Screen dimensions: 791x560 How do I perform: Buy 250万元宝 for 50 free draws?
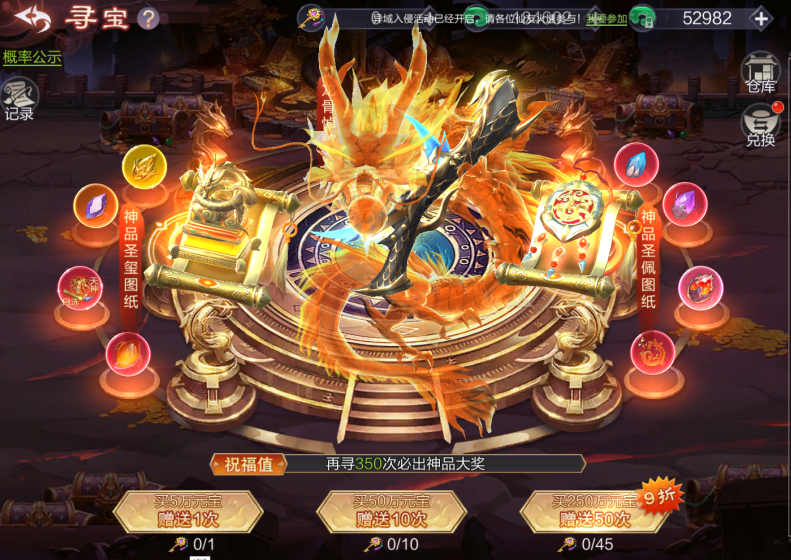pyautogui.click(x=594, y=510)
